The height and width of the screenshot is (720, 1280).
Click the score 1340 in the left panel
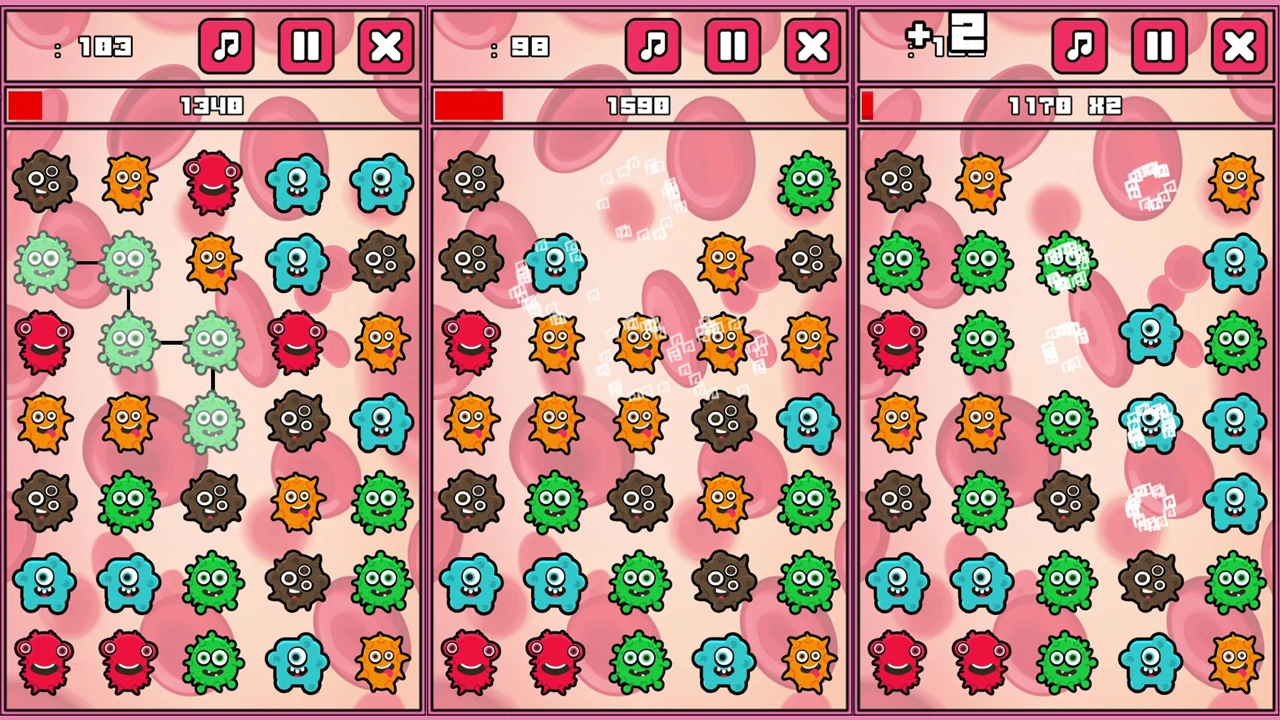[x=210, y=106]
